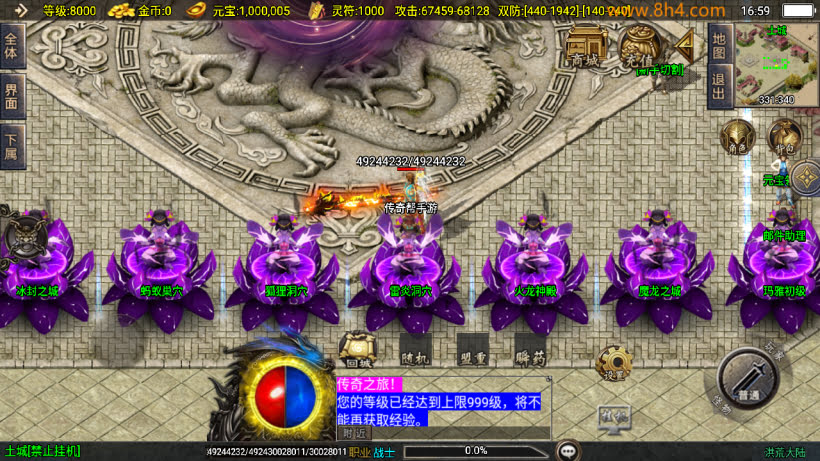Open the 商城 shop
The image size is (820, 461).
pyautogui.click(x=584, y=47)
